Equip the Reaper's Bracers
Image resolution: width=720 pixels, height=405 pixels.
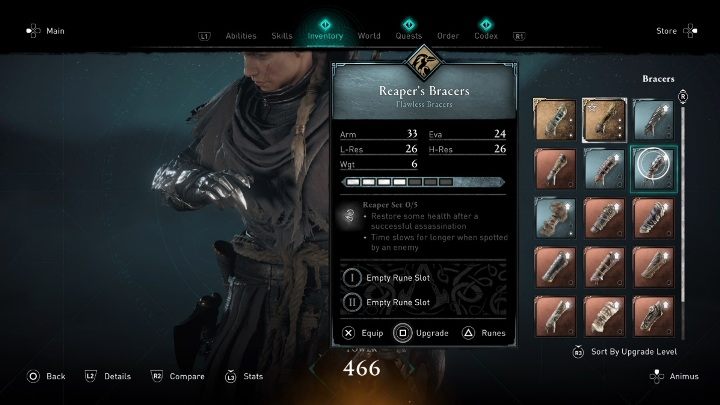pyautogui.click(x=362, y=333)
